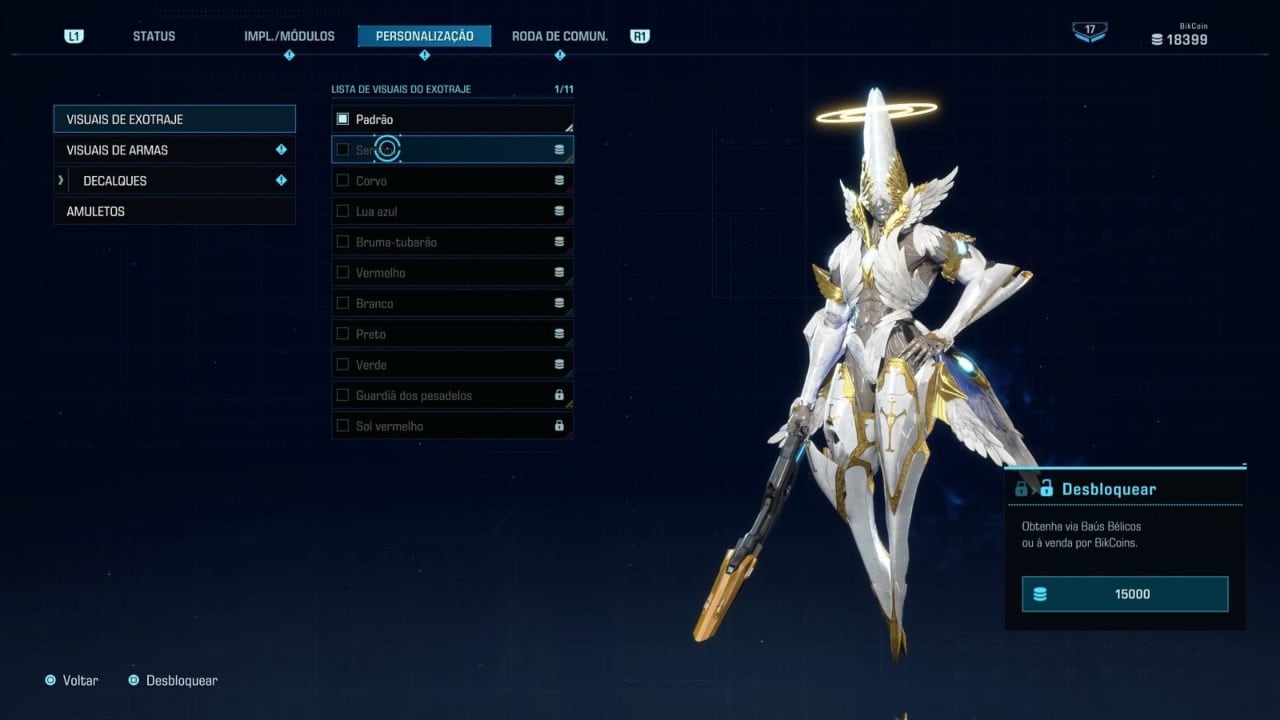Click the 15000 BikCoins unlock price button
This screenshot has height=720, width=1280.
pyautogui.click(x=1124, y=594)
